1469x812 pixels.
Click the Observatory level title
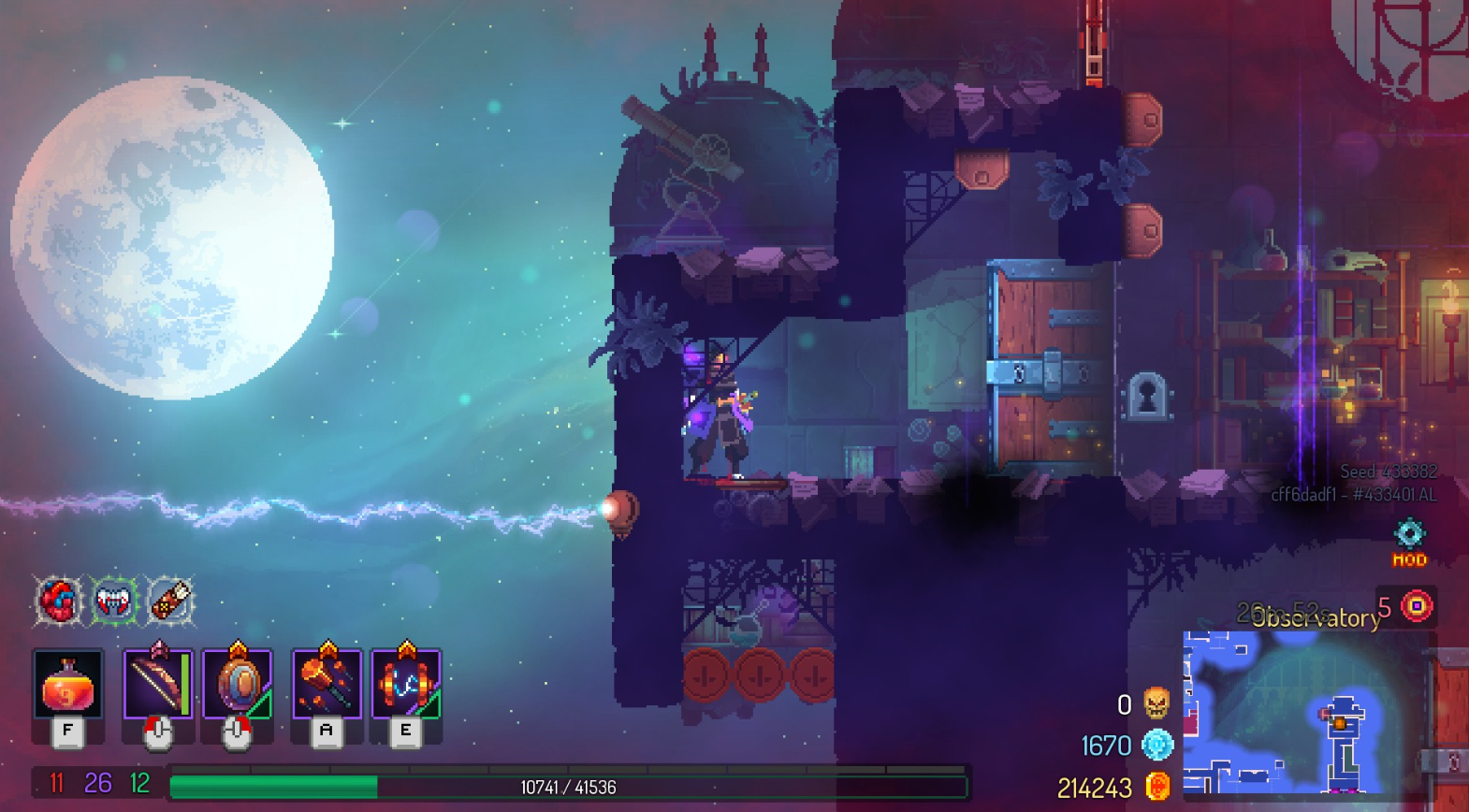coord(1317,616)
